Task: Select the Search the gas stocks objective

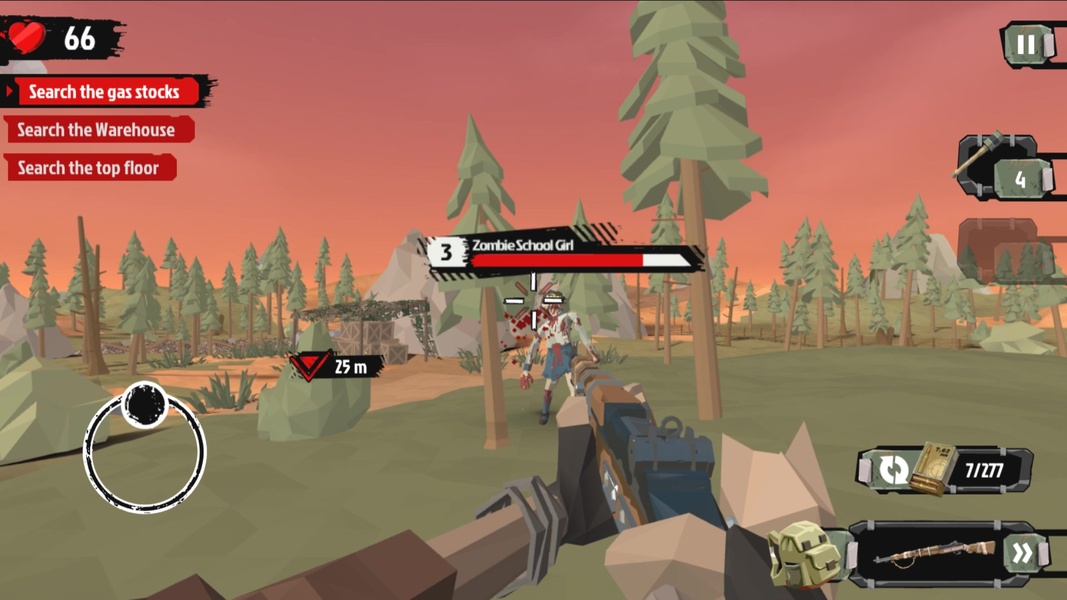Action: 104,92
